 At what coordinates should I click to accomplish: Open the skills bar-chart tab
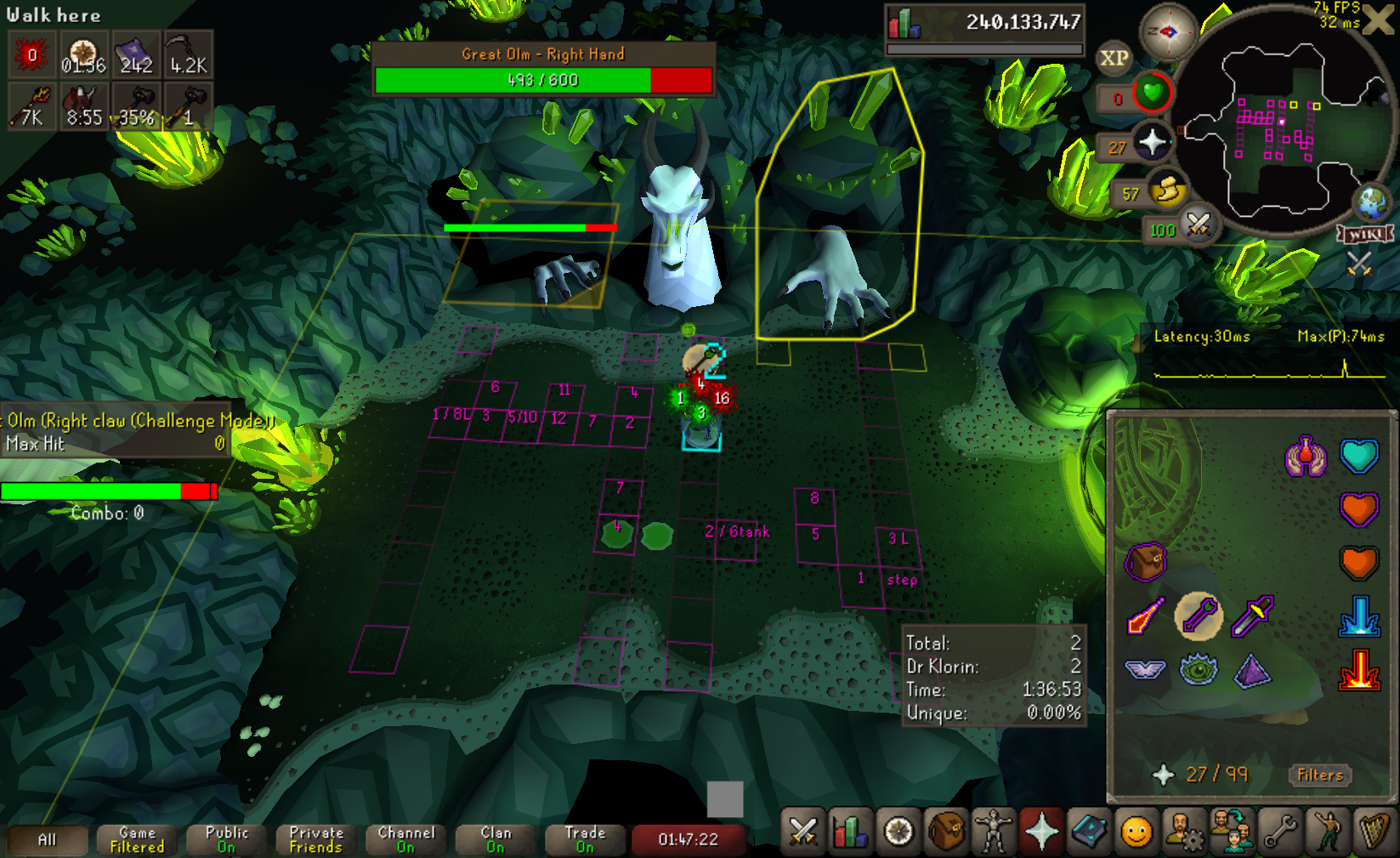tap(849, 831)
